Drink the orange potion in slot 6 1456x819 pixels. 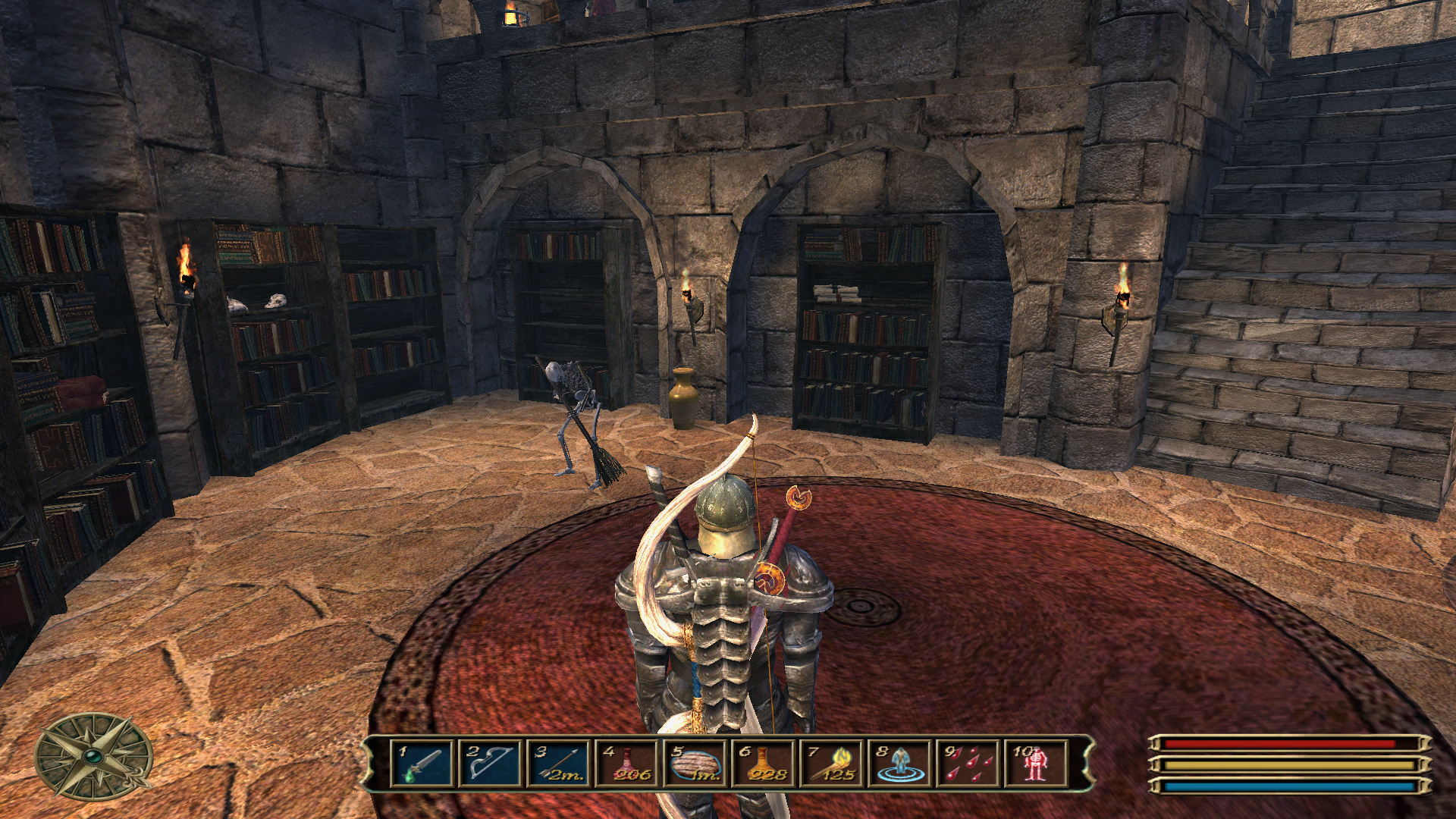pos(763,763)
